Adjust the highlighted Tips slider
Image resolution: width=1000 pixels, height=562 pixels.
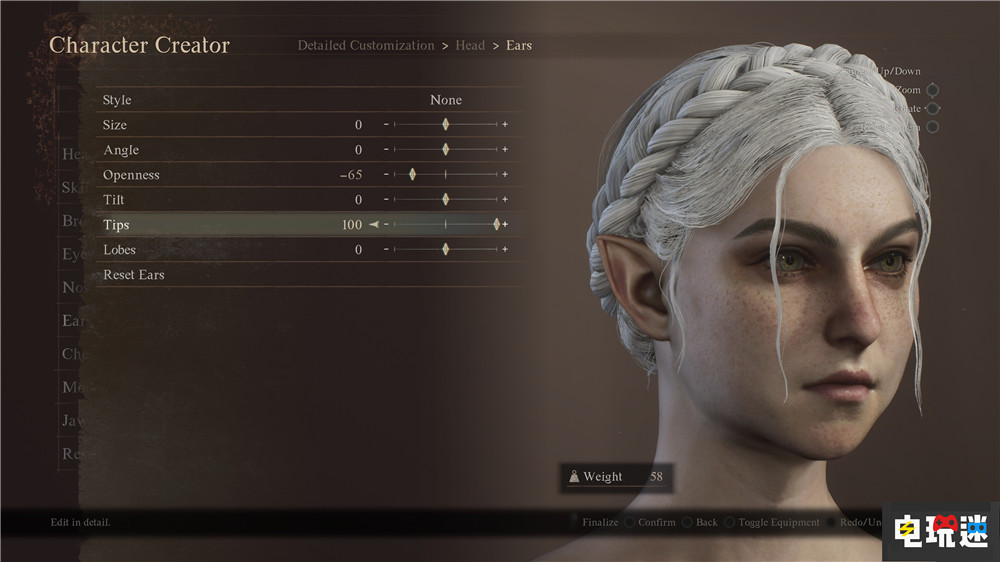[x=496, y=225]
